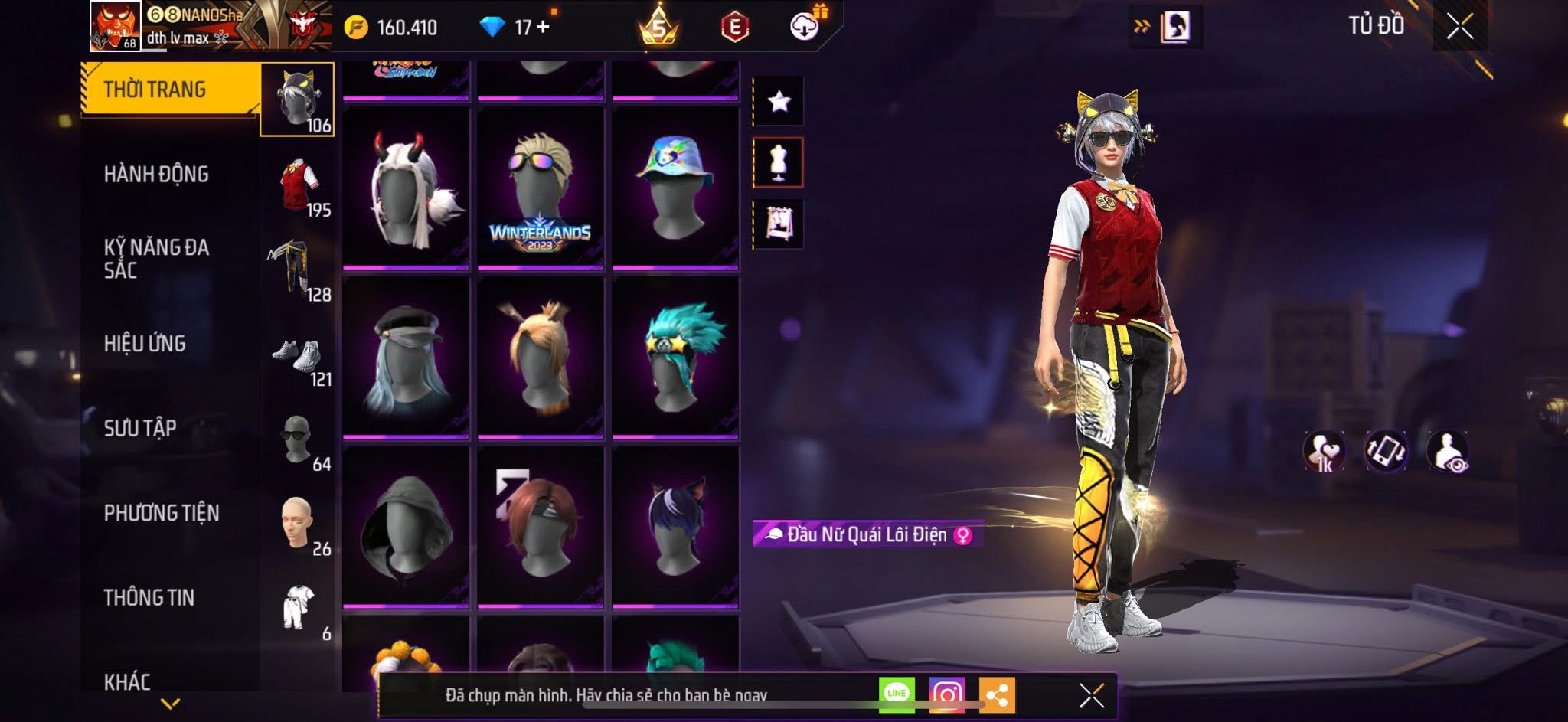This screenshot has width=1568, height=722.
Task: Select the dark hood head item
Action: (406, 527)
